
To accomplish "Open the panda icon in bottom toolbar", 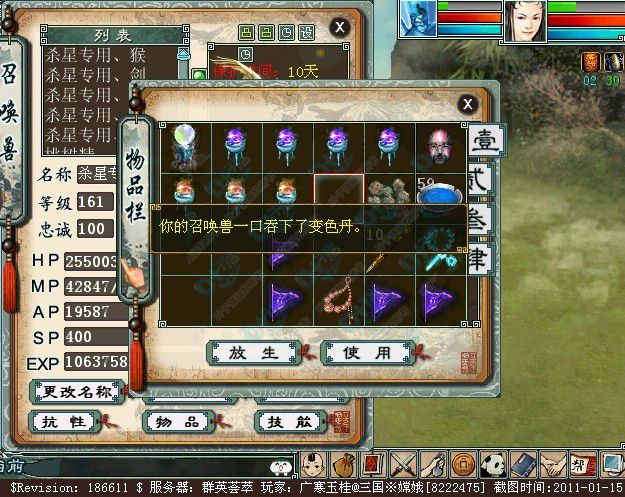I will click(493, 465).
